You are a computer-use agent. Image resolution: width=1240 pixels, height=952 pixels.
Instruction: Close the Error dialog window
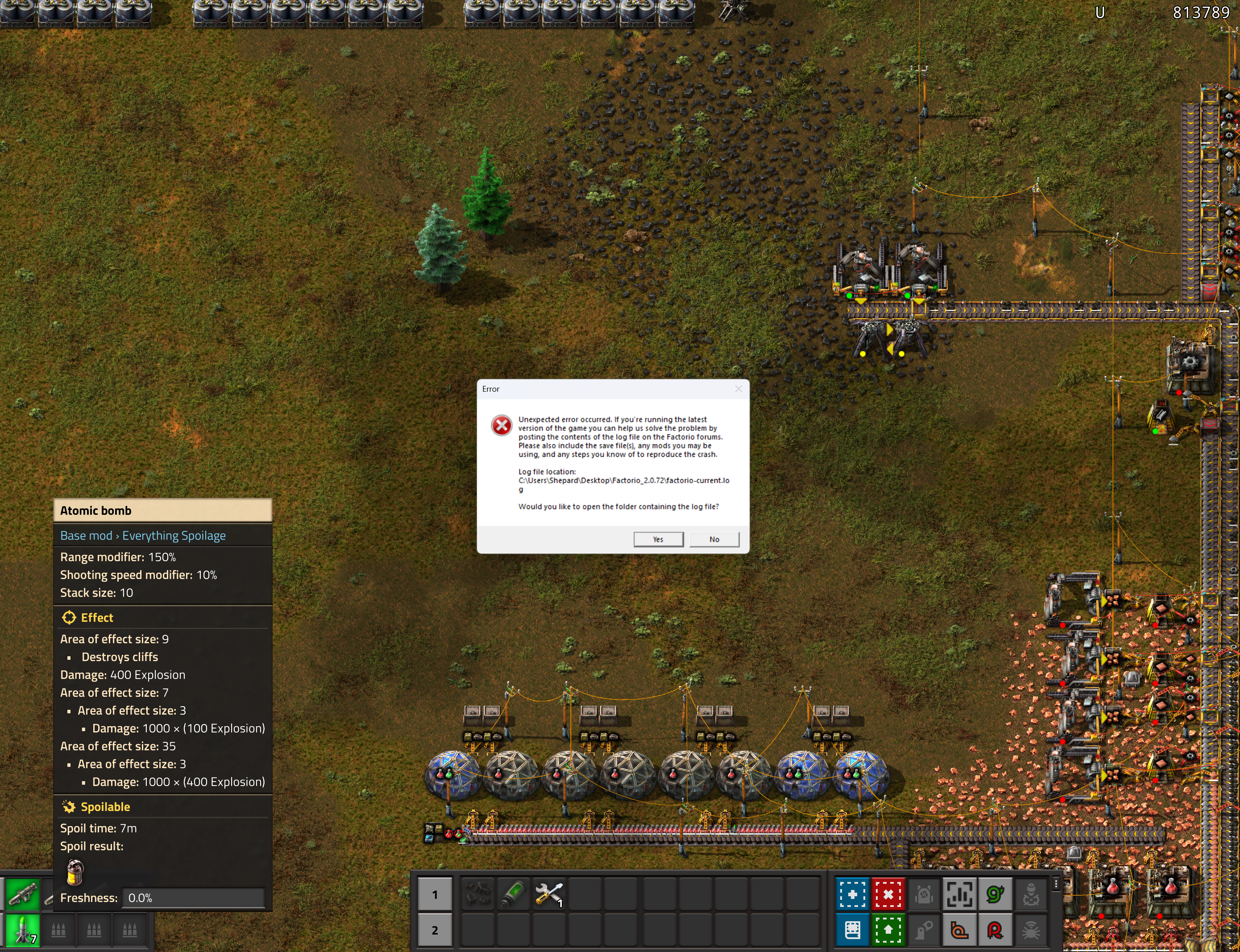pyautogui.click(x=738, y=389)
